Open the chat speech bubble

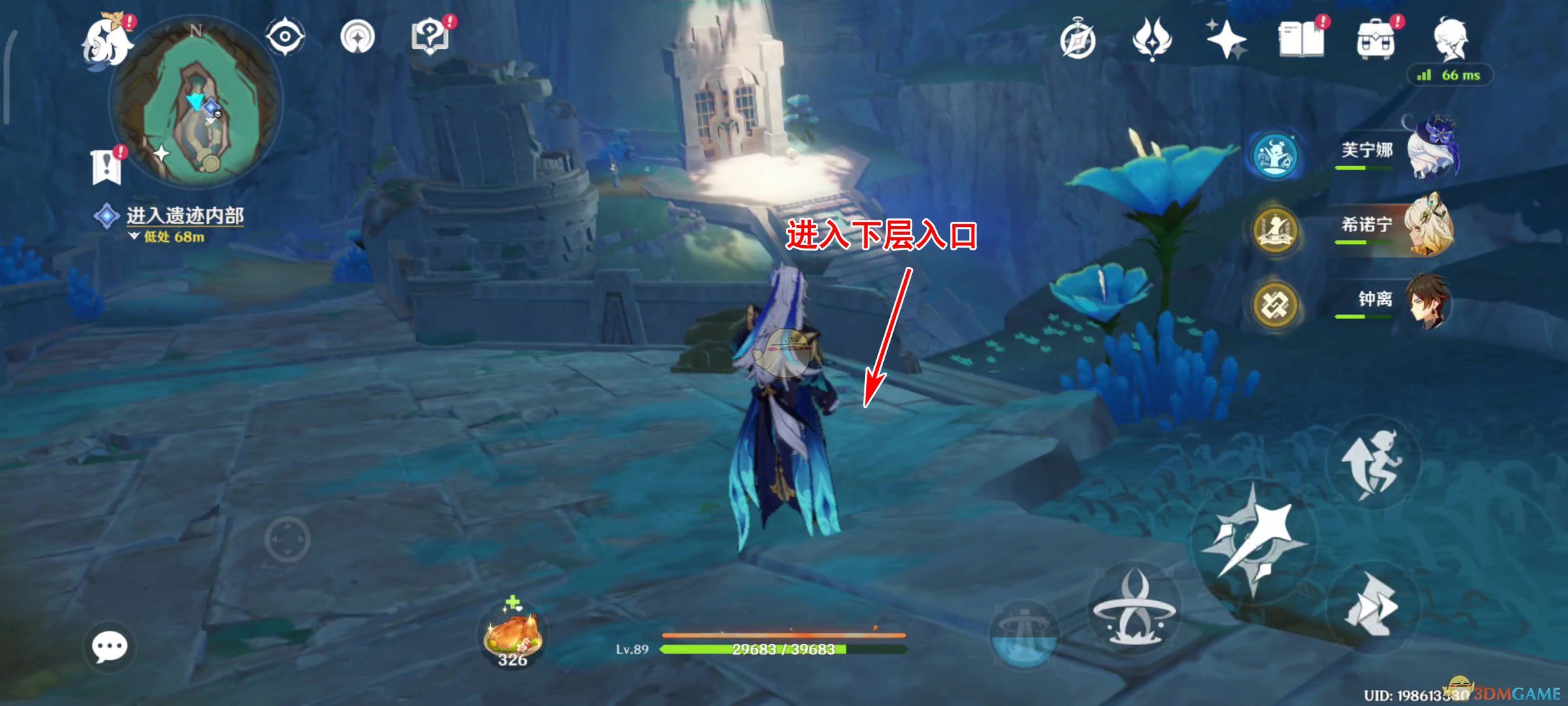(109, 647)
